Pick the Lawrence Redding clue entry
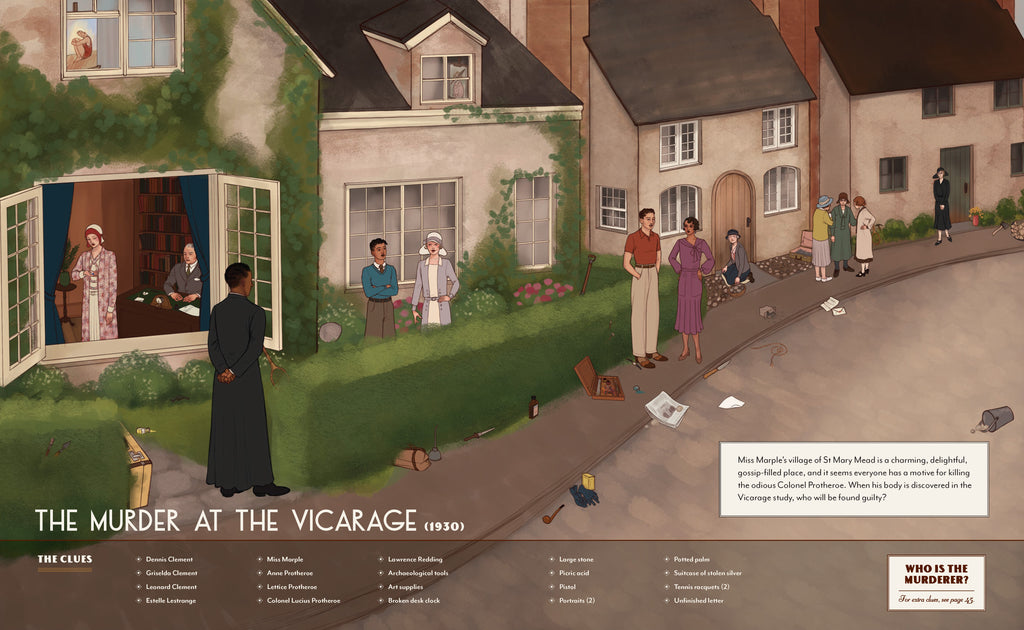This screenshot has height=630, width=1024. 415,559
